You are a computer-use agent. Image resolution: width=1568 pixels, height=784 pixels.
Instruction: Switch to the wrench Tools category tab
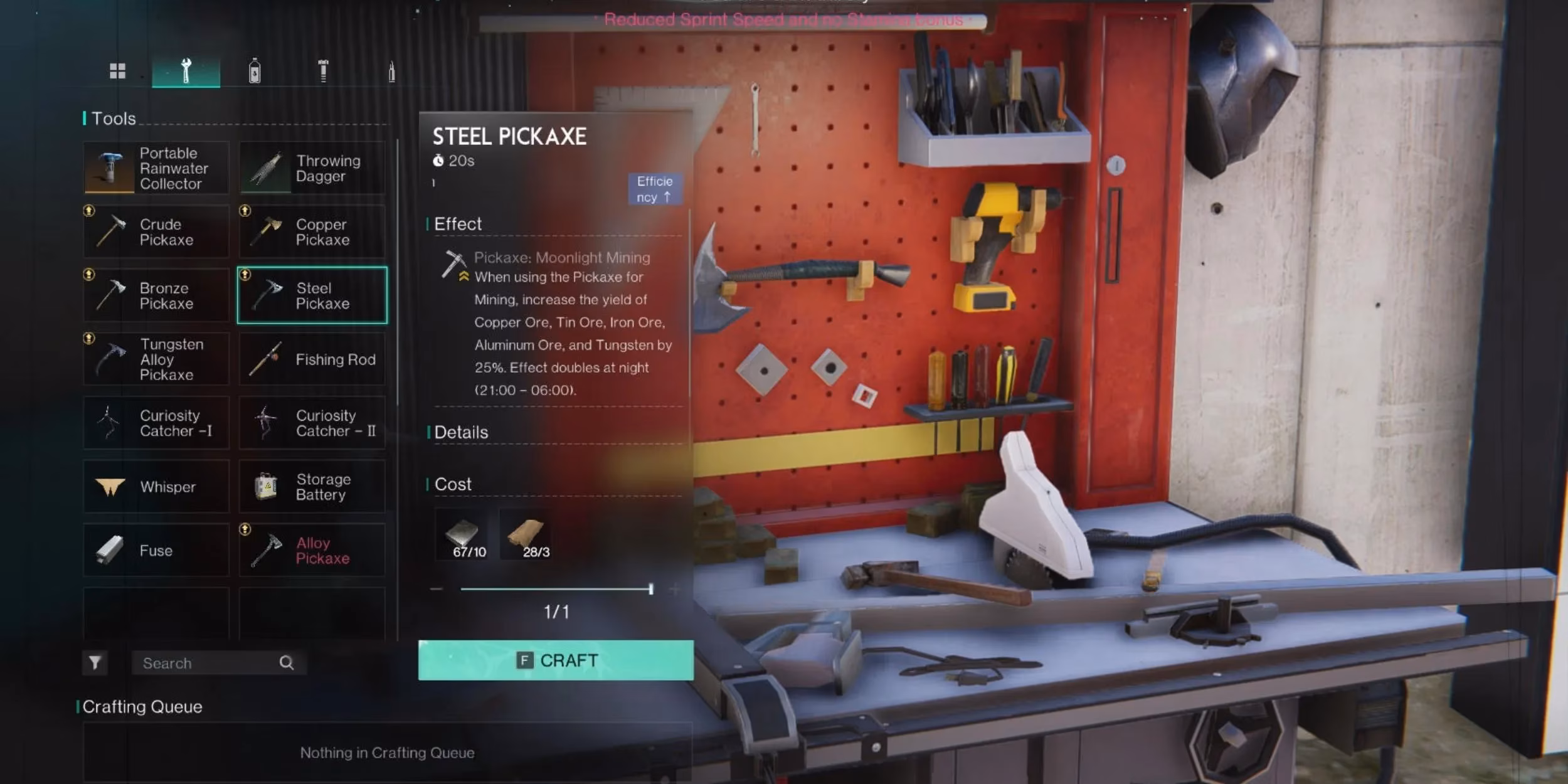click(x=186, y=70)
